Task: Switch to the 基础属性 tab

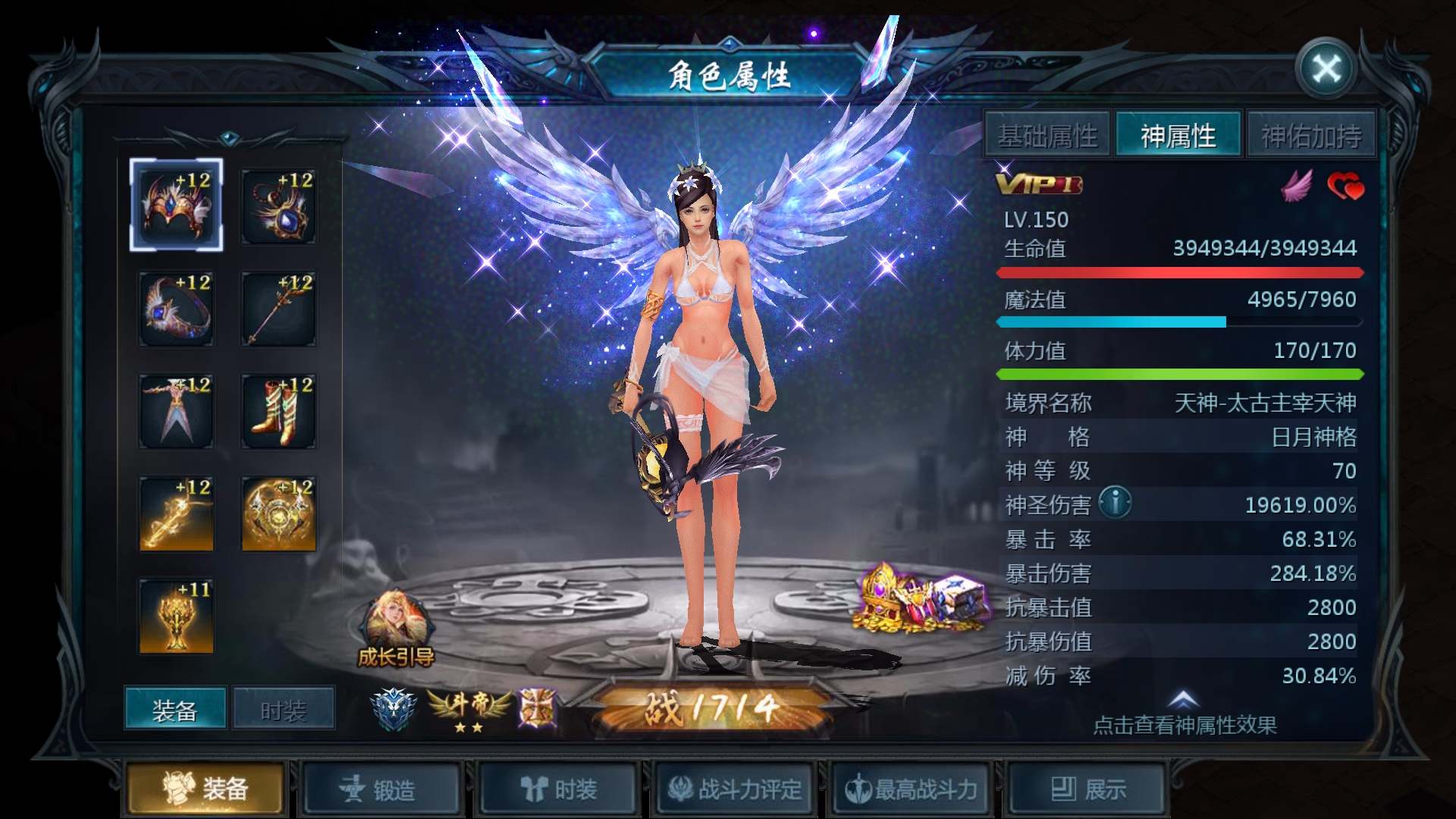Action: click(x=1046, y=134)
